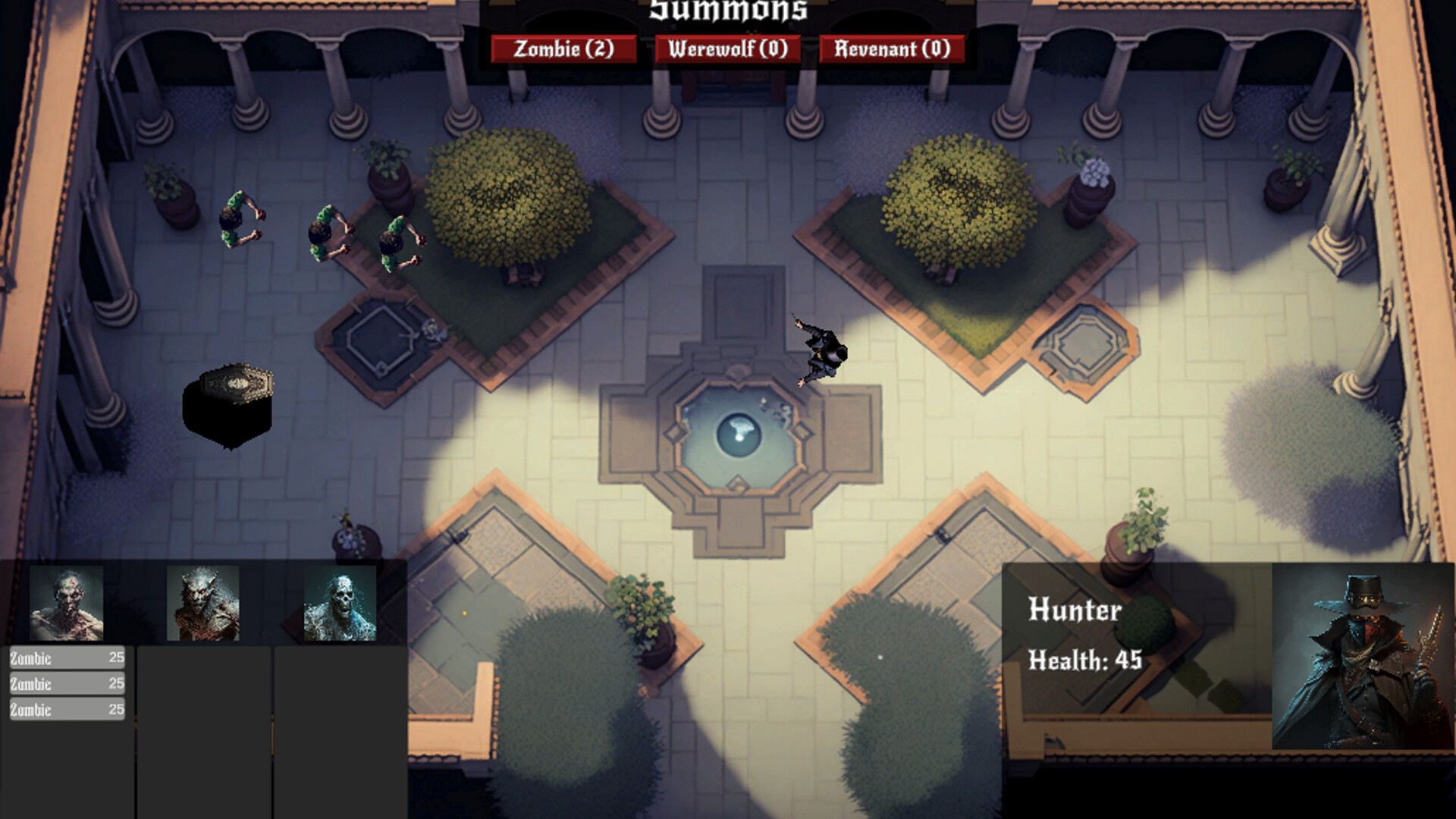Switch to the Revenant (0) summon tab
The width and height of the screenshot is (1456, 819).
click(x=892, y=48)
